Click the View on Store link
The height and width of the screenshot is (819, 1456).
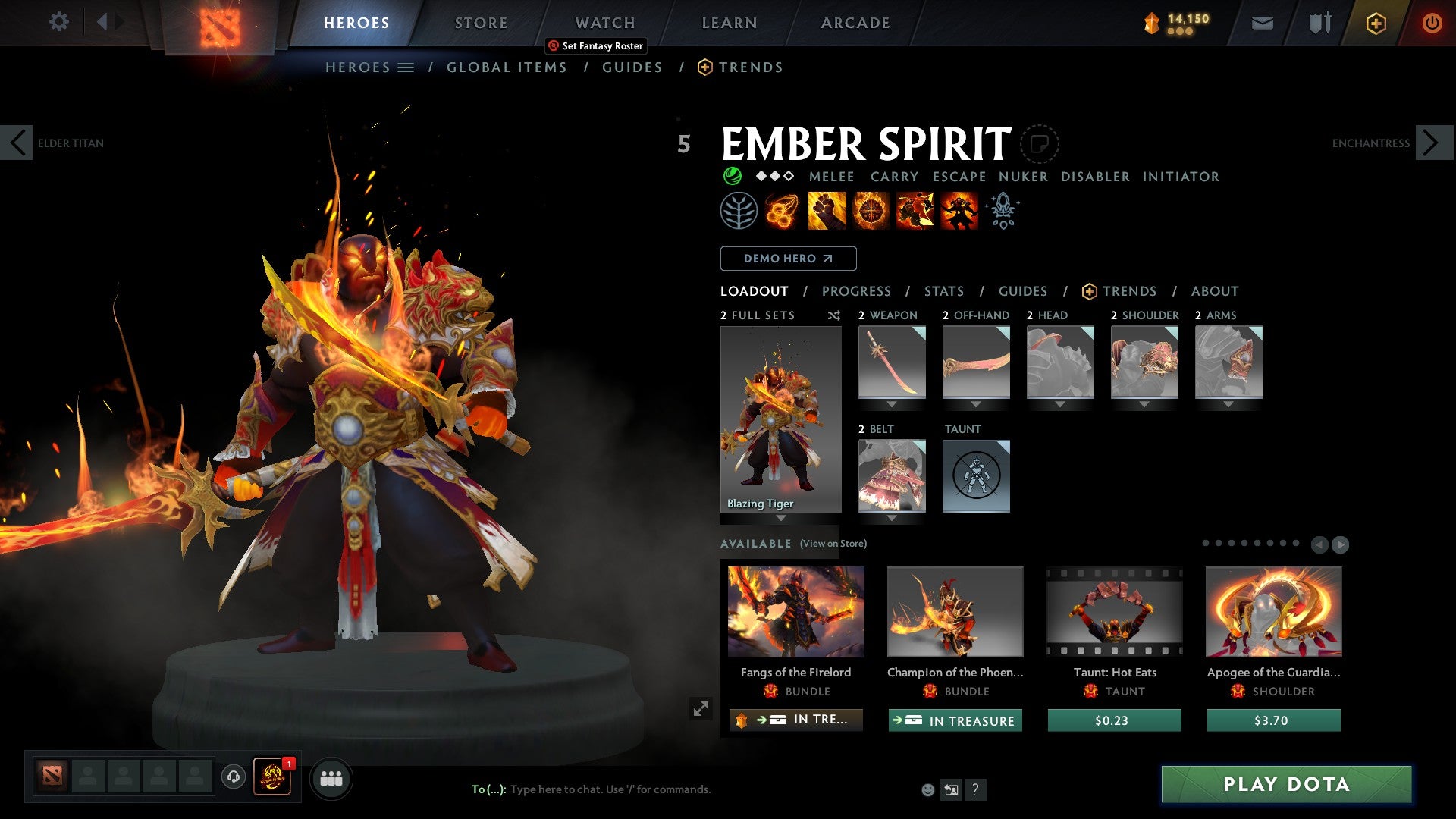coord(833,544)
